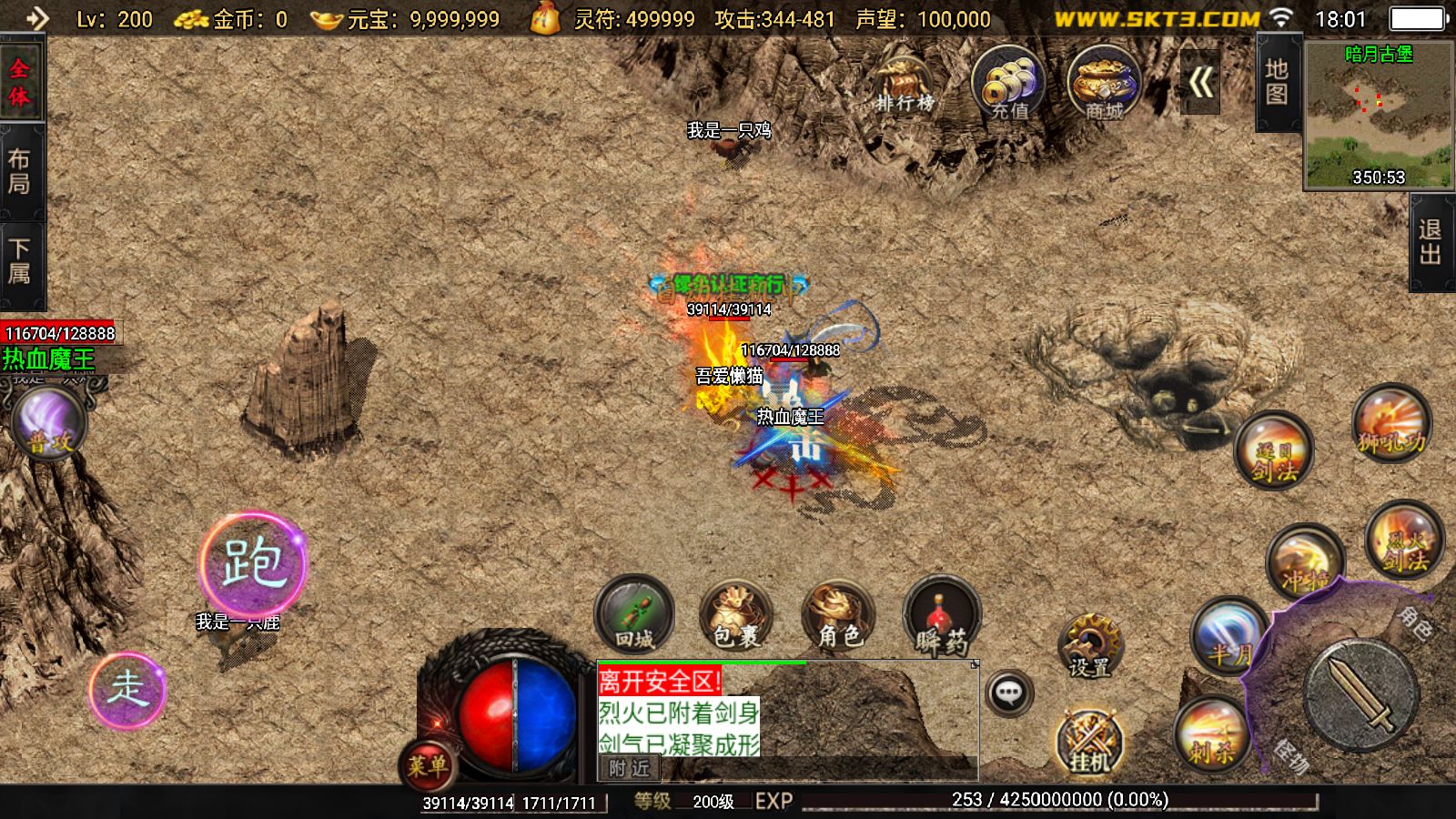Switch to the 布局 tab
The width and height of the screenshot is (1456, 819).
click(x=20, y=171)
